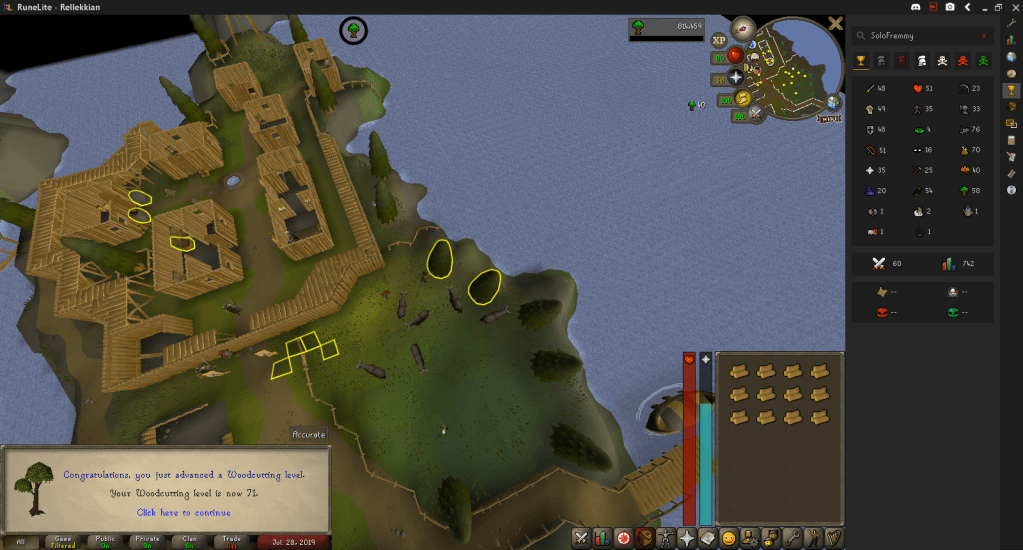Open the Magic spellbook tab
1023x550 pixels.
coord(709,538)
